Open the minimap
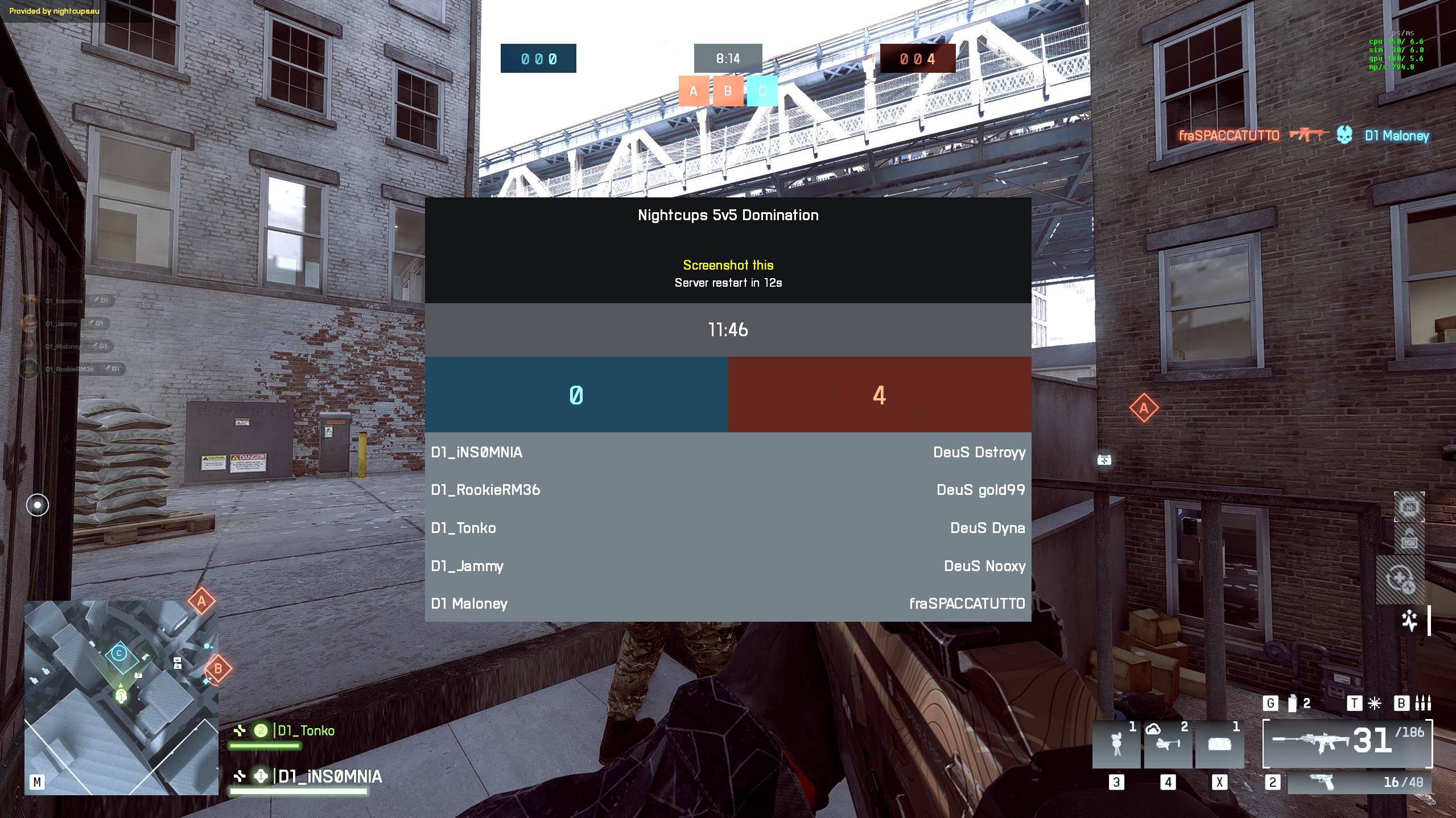Screen dimensions: 1456x818 coord(121,697)
